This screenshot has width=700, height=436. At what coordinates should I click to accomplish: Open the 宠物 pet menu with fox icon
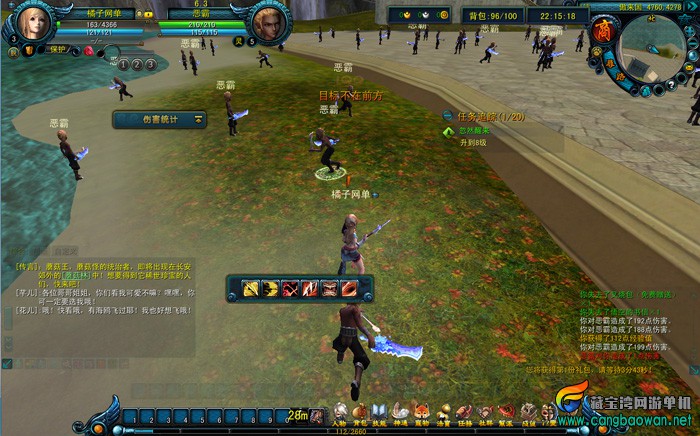(422, 411)
